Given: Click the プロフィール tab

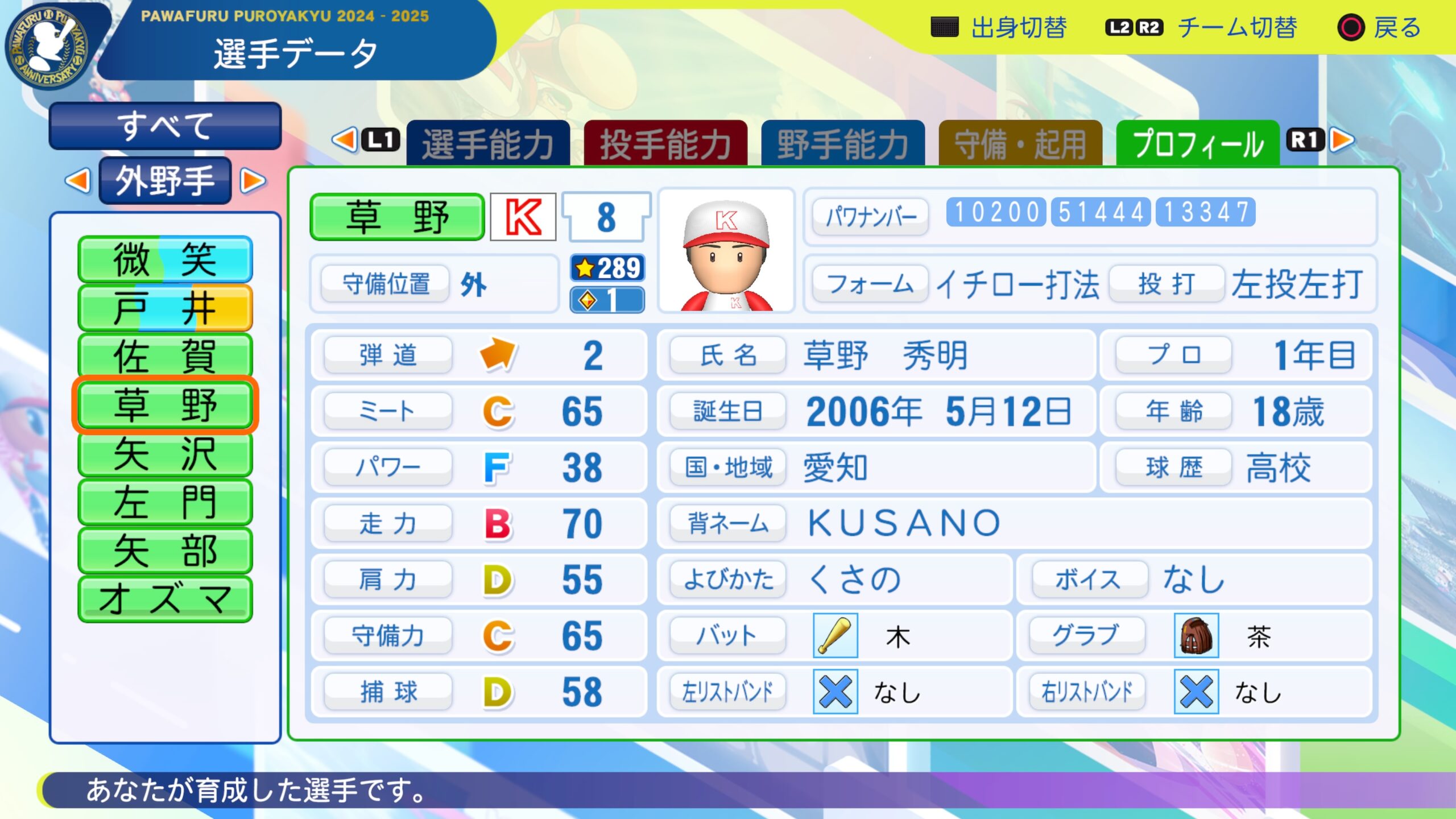Looking at the screenshot, I should (1198, 143).
